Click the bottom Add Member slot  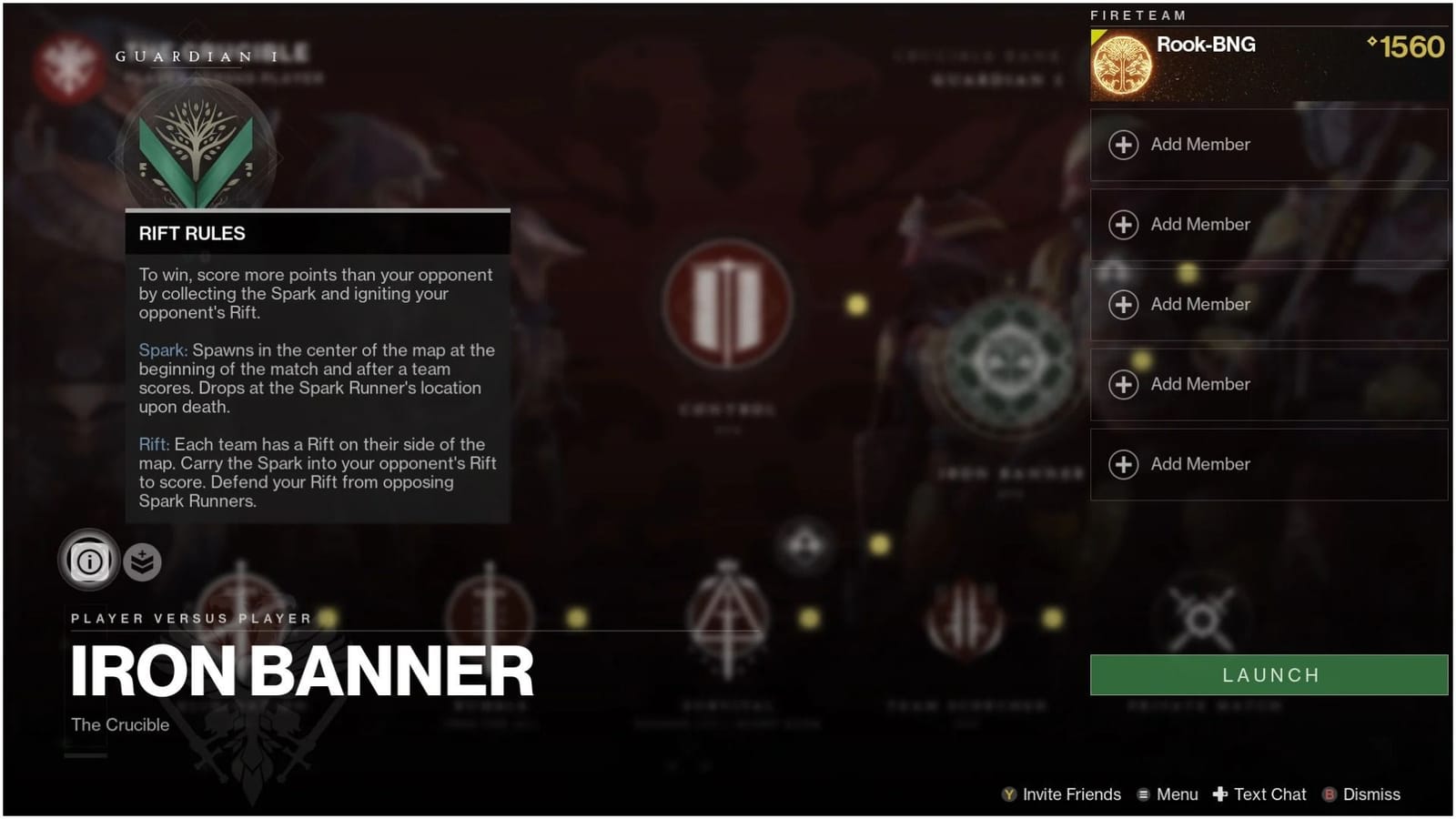pos(1268,464)
